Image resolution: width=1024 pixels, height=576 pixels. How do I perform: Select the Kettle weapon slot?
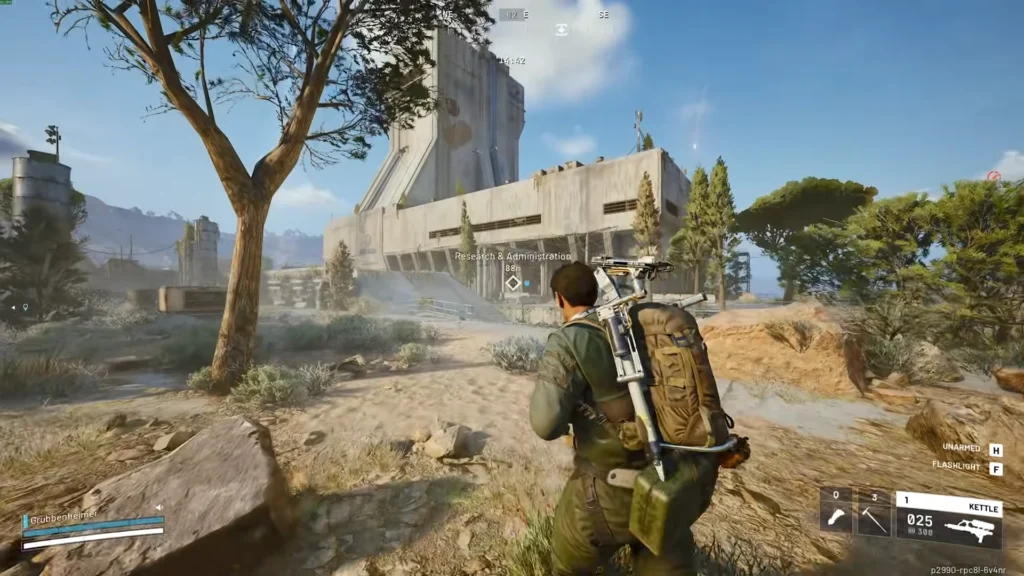point(948,520)
